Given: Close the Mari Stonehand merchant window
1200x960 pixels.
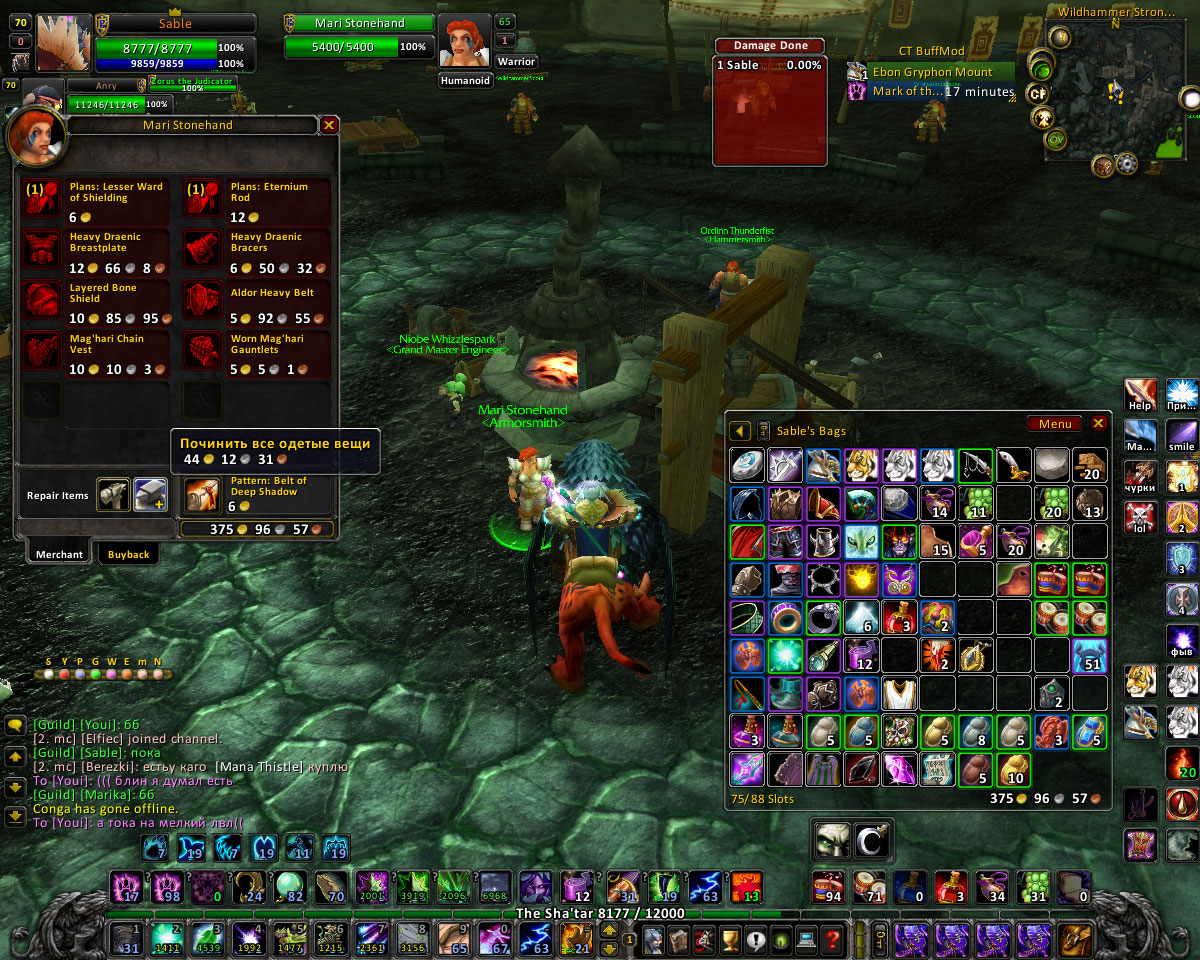Looking at the screenshot, I should click(x=329, y=125).
